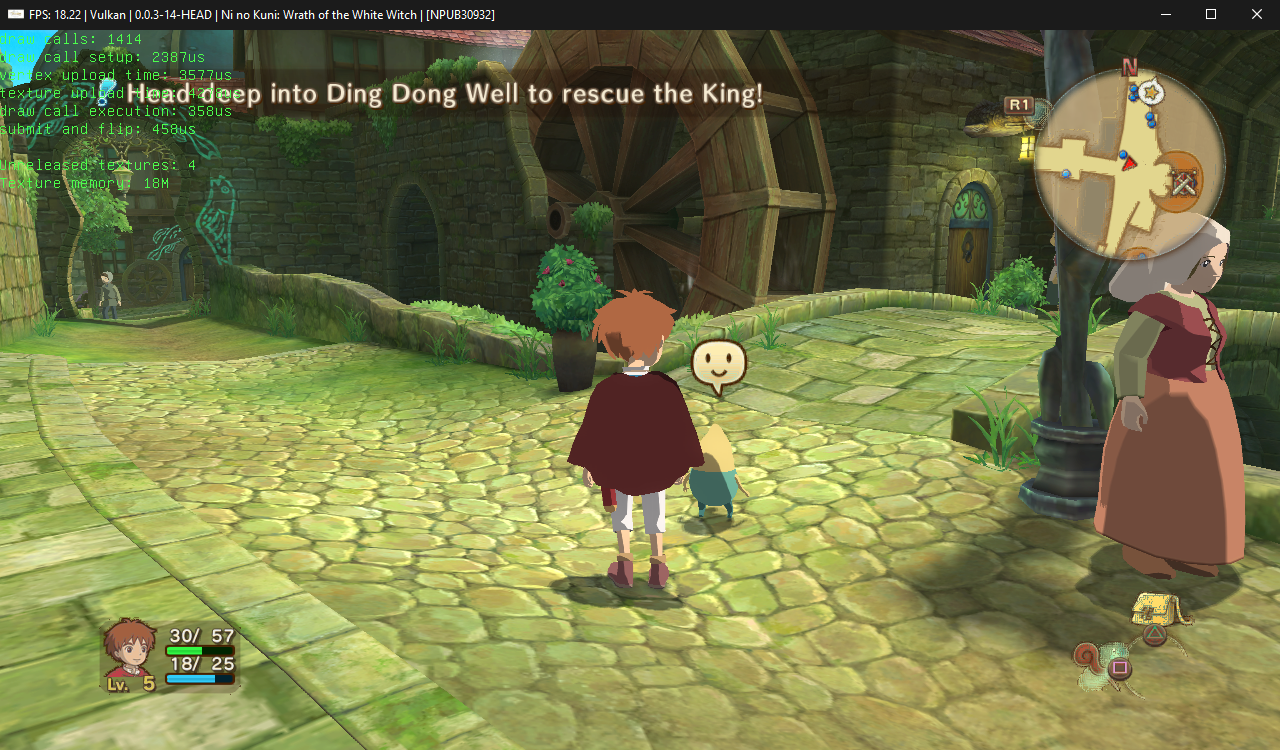Click the N compass marker above minimap
The image size is (1280, 750).
pyautogui.click(x=1130, y=68)
